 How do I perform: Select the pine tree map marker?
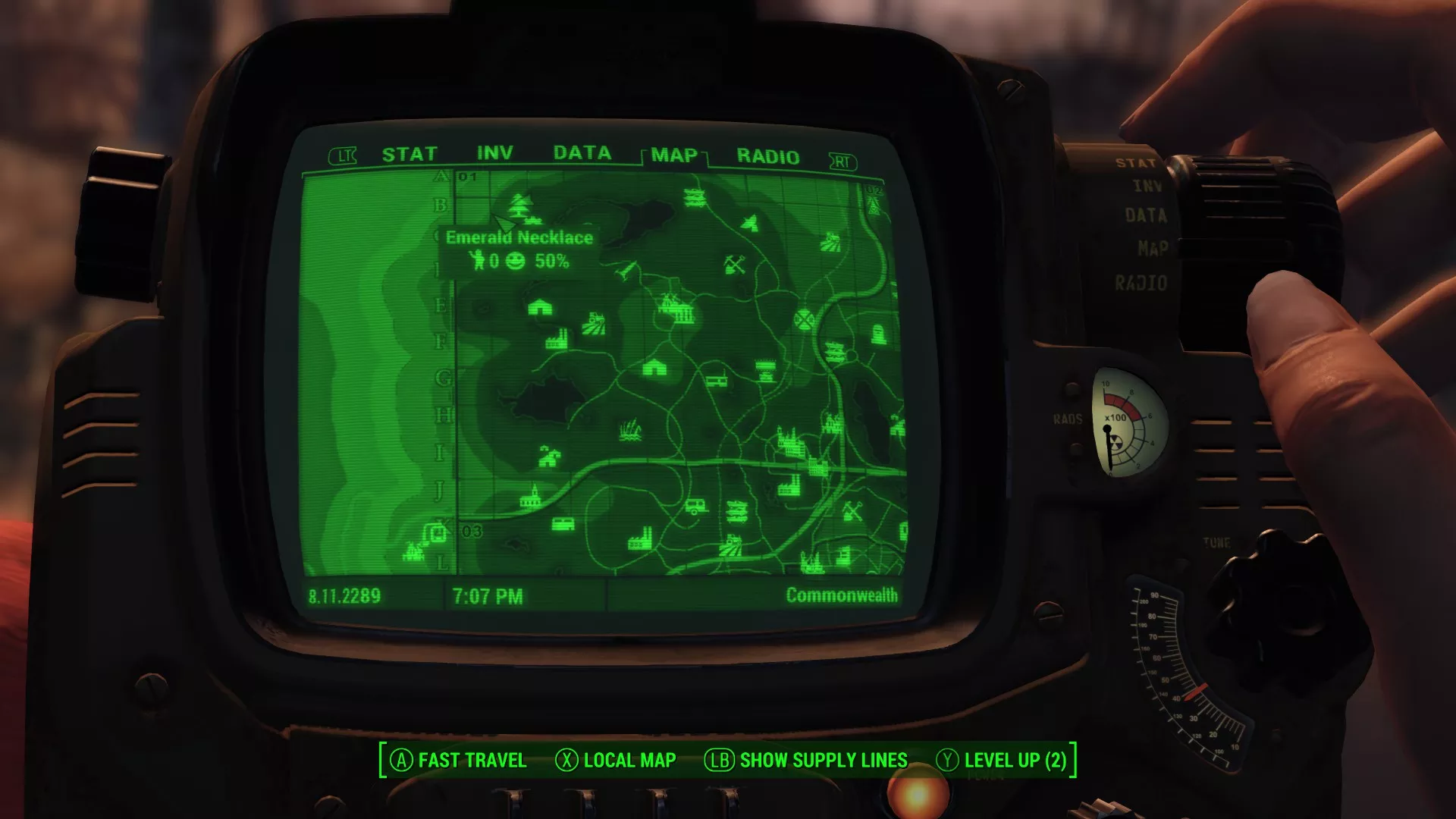(520, 204)
